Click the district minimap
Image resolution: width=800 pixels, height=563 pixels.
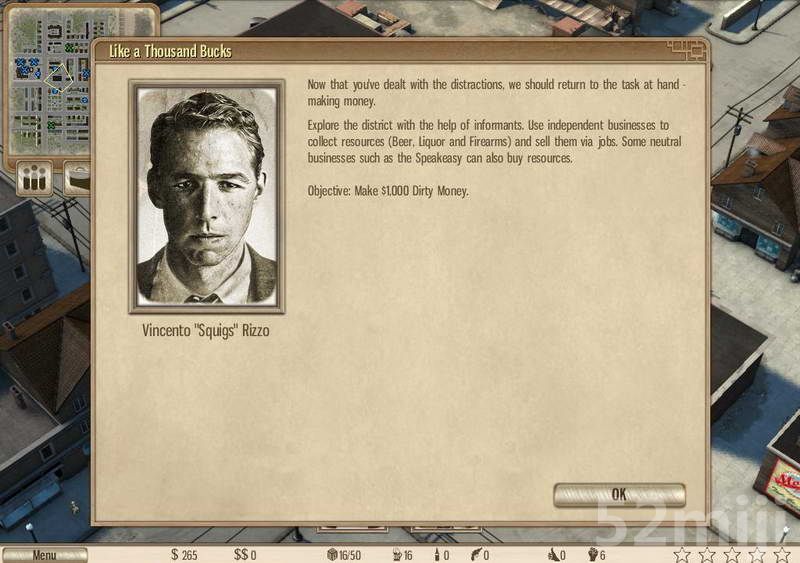[50, 80]
